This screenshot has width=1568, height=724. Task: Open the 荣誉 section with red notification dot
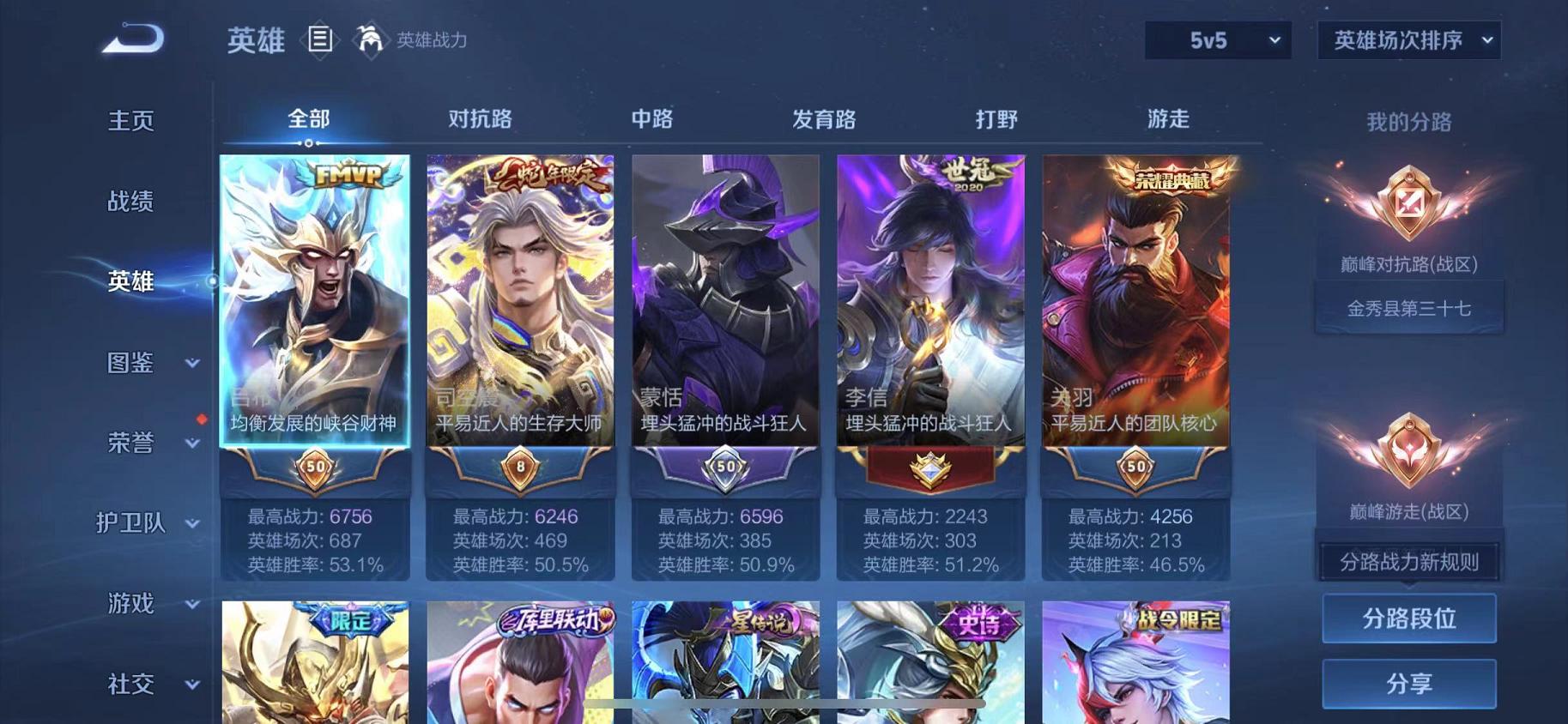click(x=133, y=443)
